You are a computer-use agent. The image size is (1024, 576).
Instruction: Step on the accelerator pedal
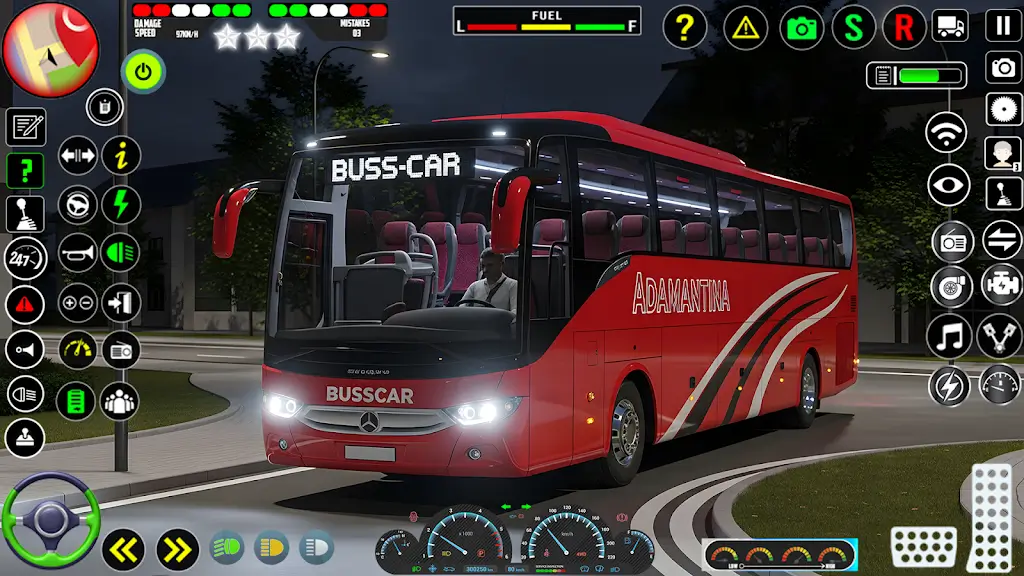pyautogui.click(x=992, y=516)
